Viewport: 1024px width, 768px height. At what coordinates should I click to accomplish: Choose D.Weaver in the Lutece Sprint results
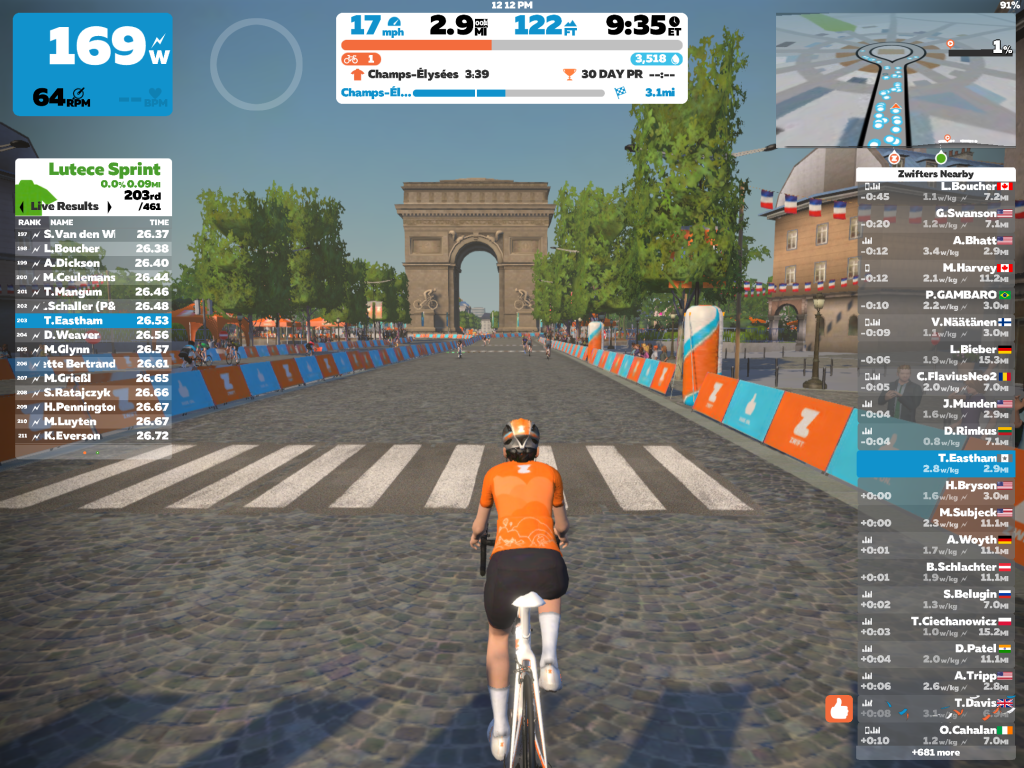point(93,335)
